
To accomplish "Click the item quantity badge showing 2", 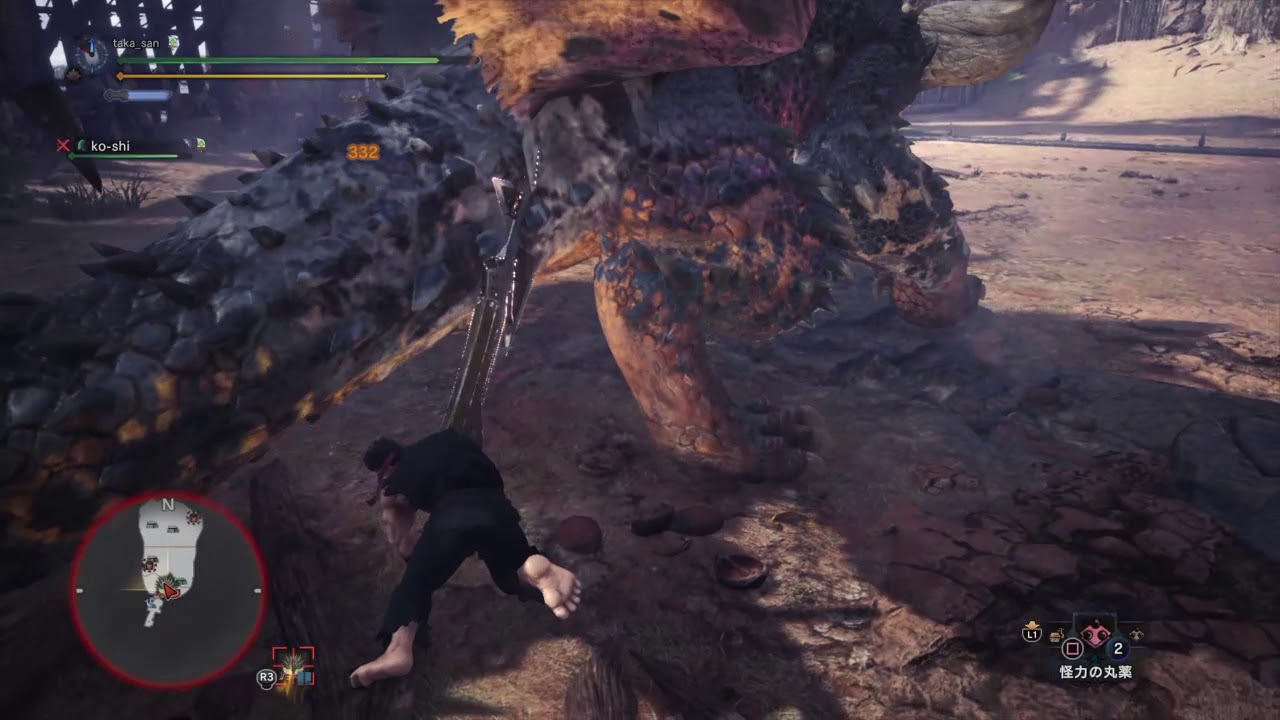I will (x=1118, y=648).
